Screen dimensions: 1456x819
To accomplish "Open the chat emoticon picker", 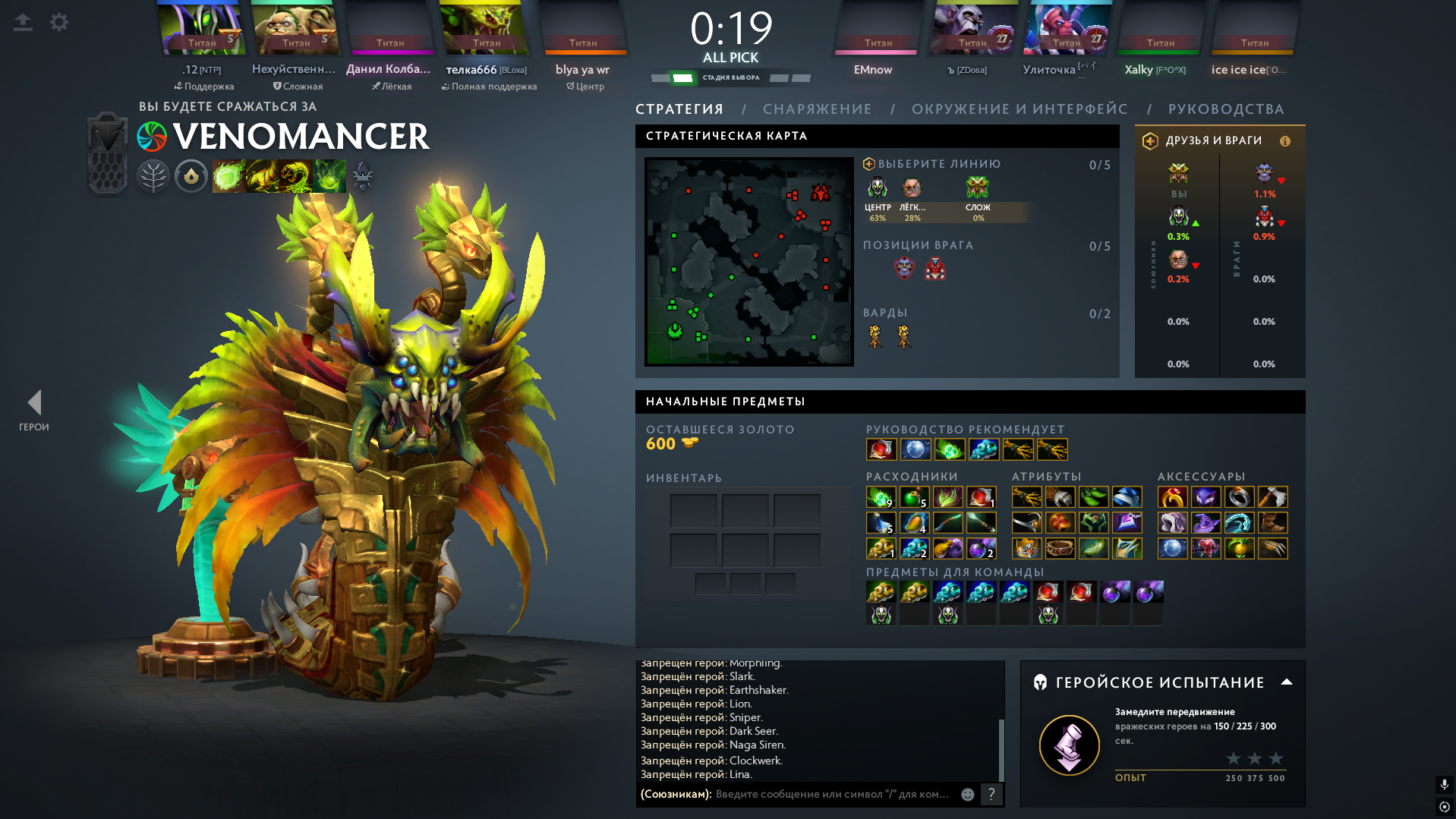I will point(968,794).
